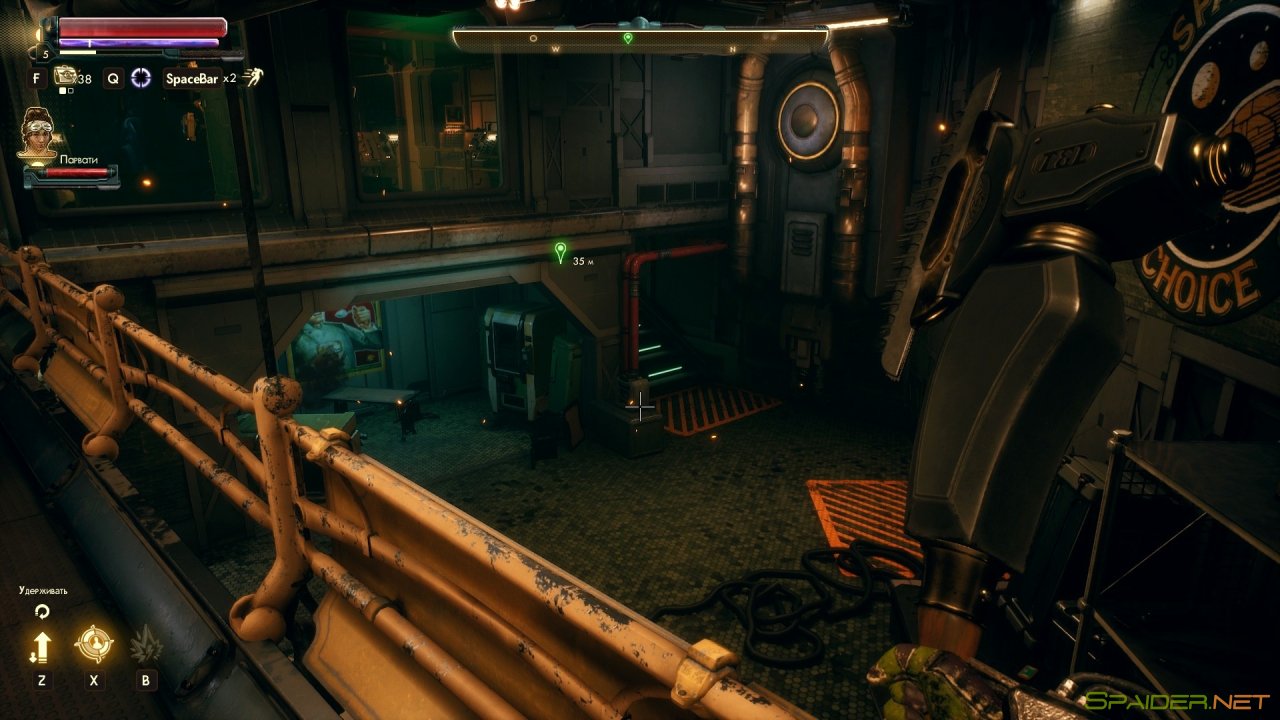Click the F keybind badge

point(36,78)
